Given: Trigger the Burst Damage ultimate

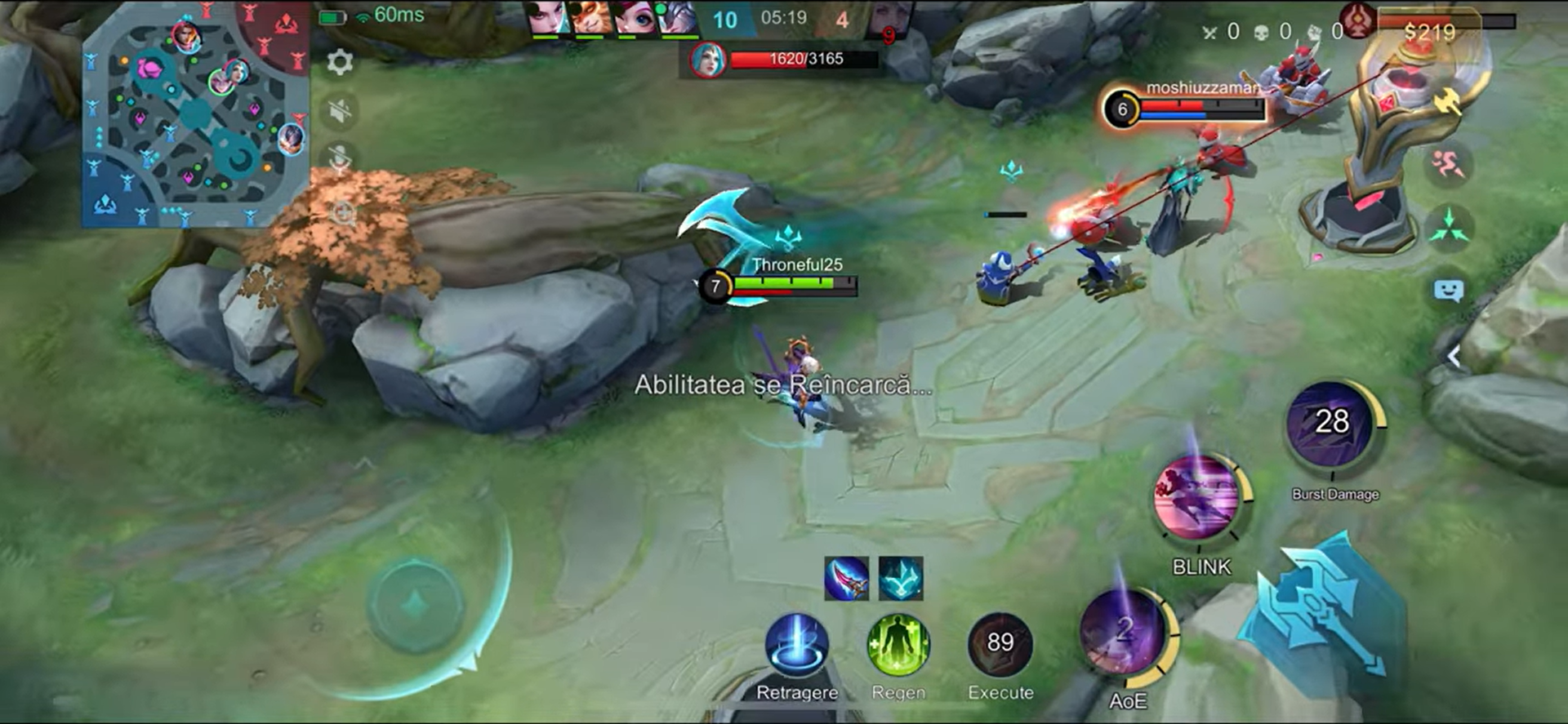Looking at the screenshot, I should 1331,426.
